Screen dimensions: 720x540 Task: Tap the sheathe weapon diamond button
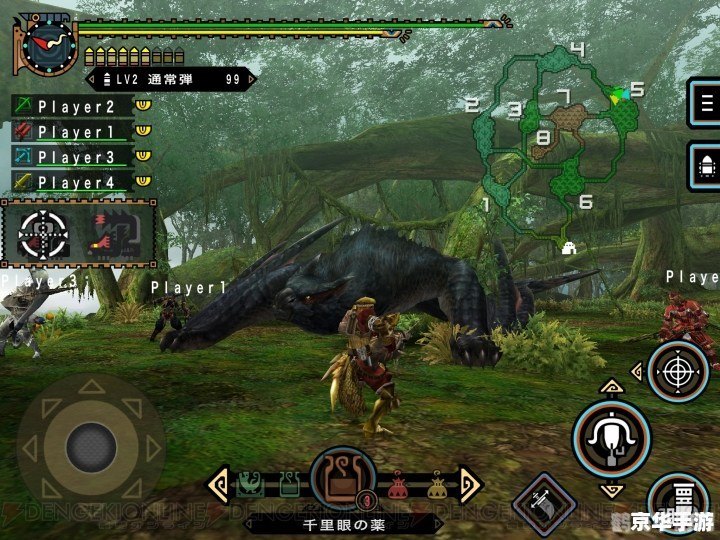click(544, 502)
